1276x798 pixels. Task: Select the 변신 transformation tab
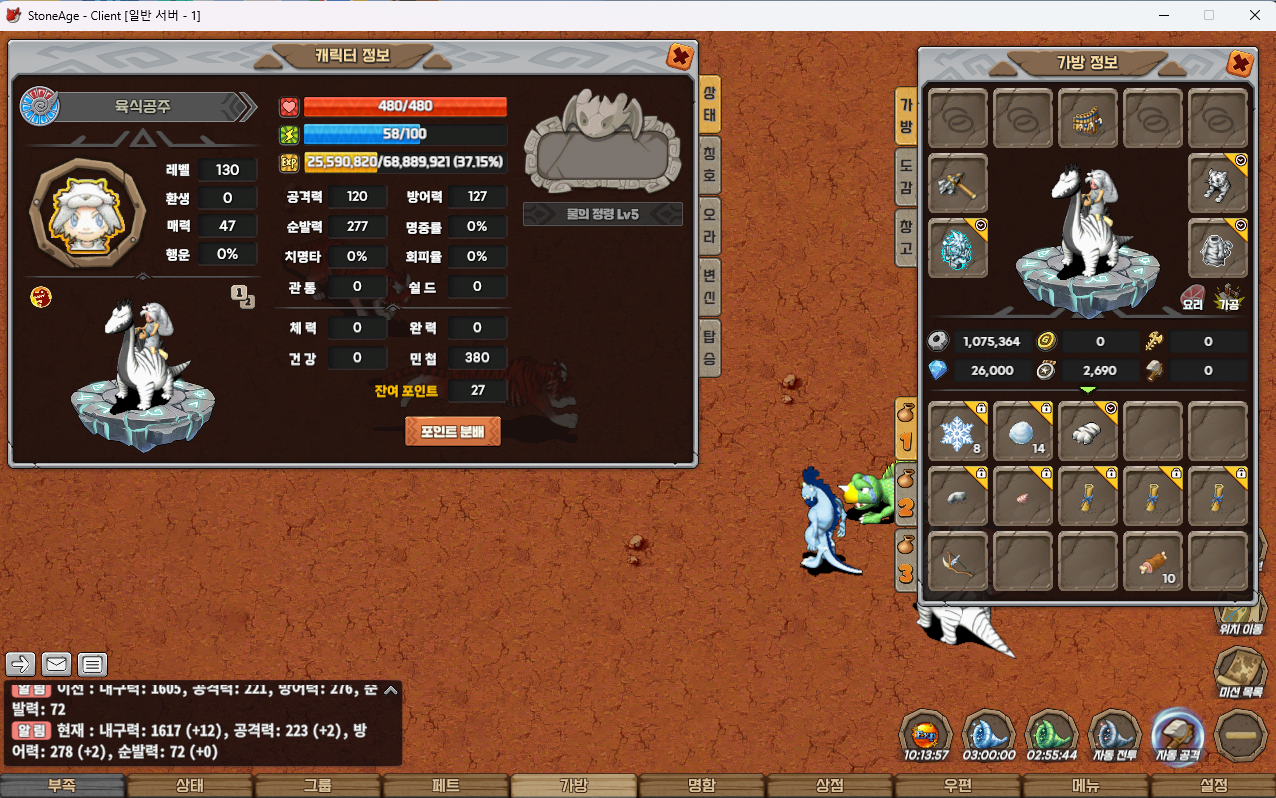point(709,283)
